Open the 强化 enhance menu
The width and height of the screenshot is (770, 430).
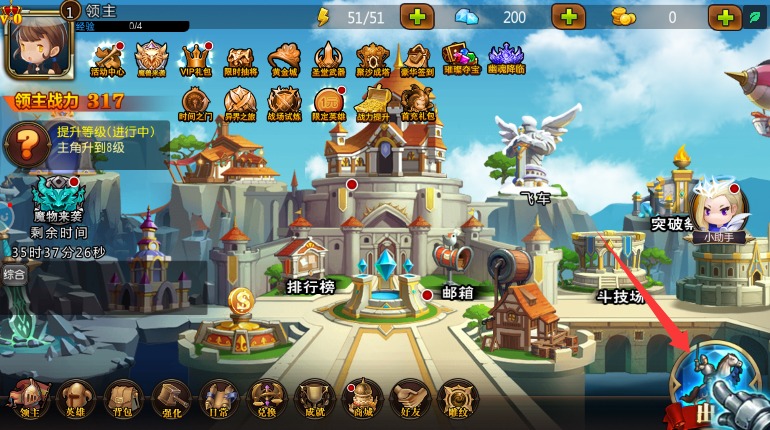[x=171, y=398]
